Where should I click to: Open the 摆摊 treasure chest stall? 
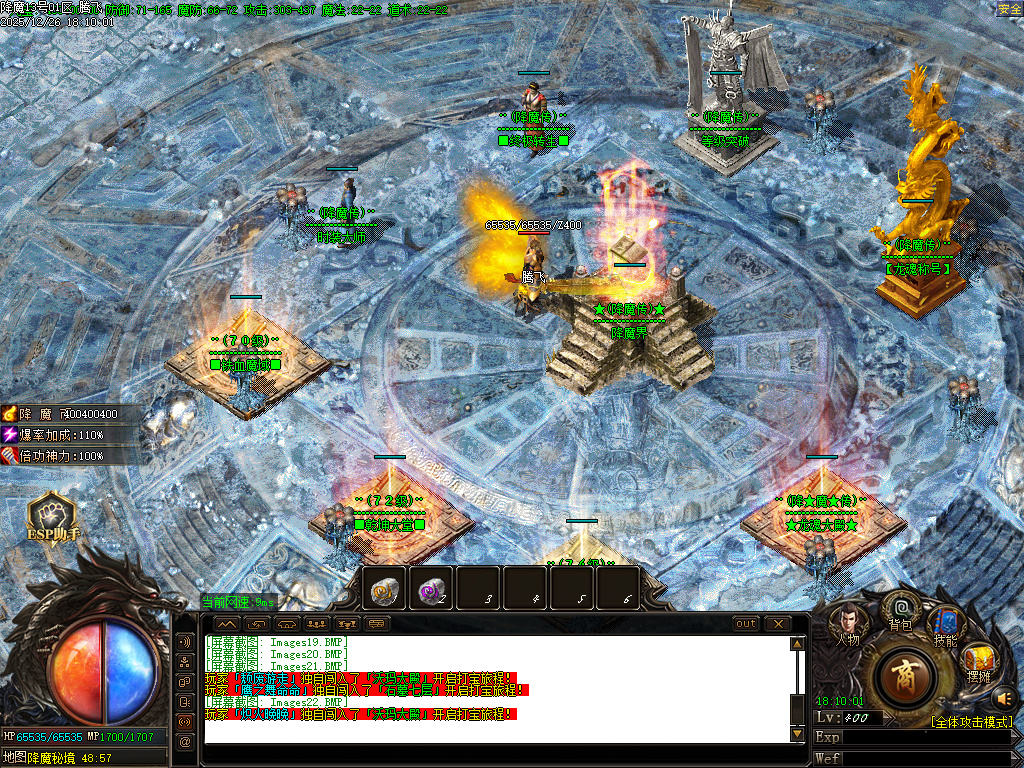pos(979,662)
